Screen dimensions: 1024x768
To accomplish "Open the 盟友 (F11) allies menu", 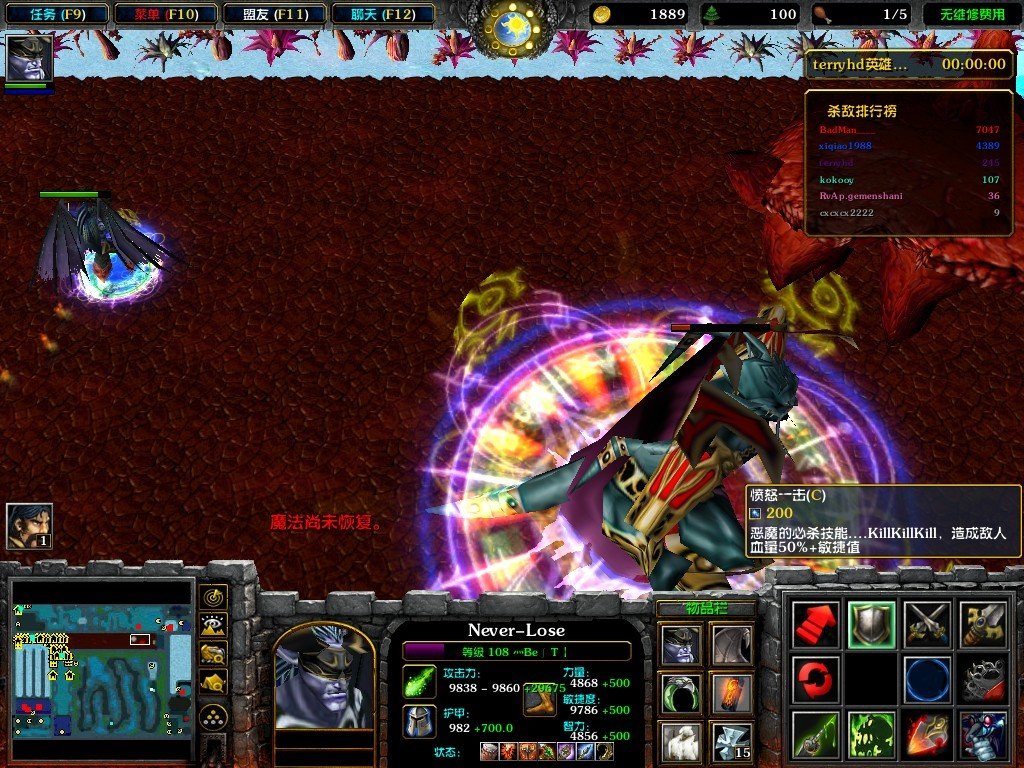I will [x=272, y=14].
